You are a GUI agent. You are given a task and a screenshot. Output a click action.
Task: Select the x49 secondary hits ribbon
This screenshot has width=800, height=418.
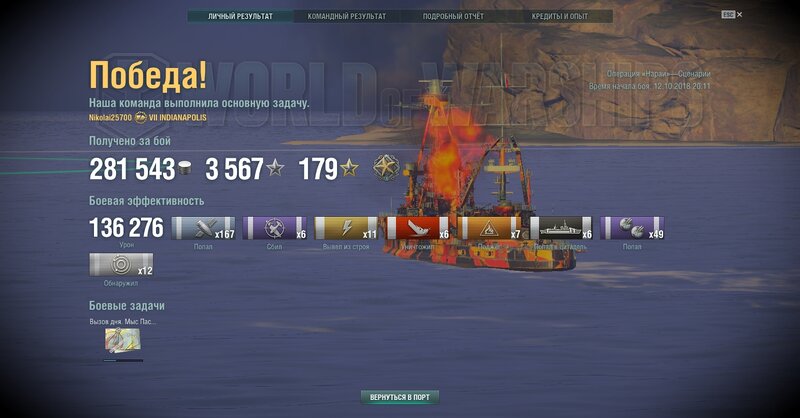[633, 229]
